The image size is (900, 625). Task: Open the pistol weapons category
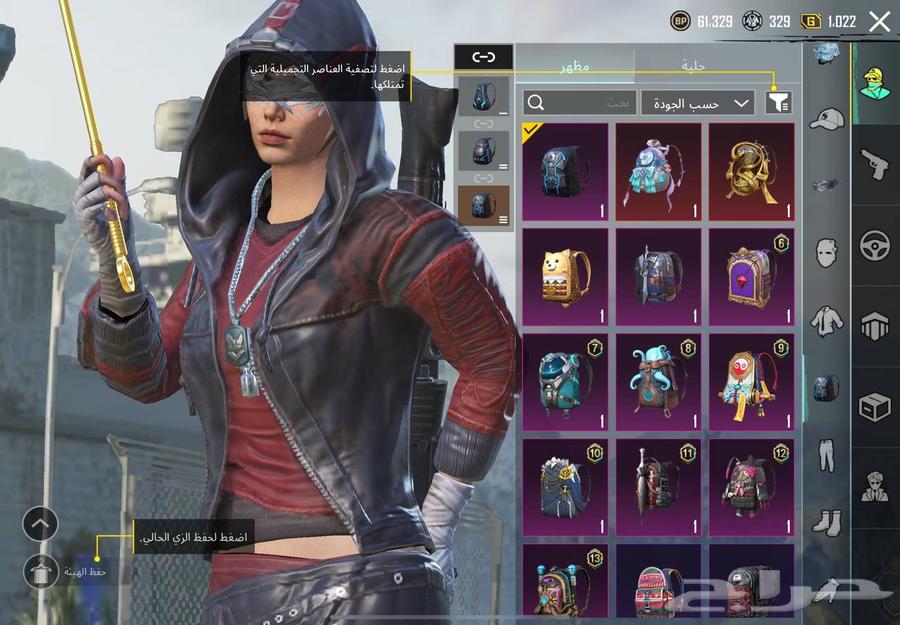click(875, 163)
